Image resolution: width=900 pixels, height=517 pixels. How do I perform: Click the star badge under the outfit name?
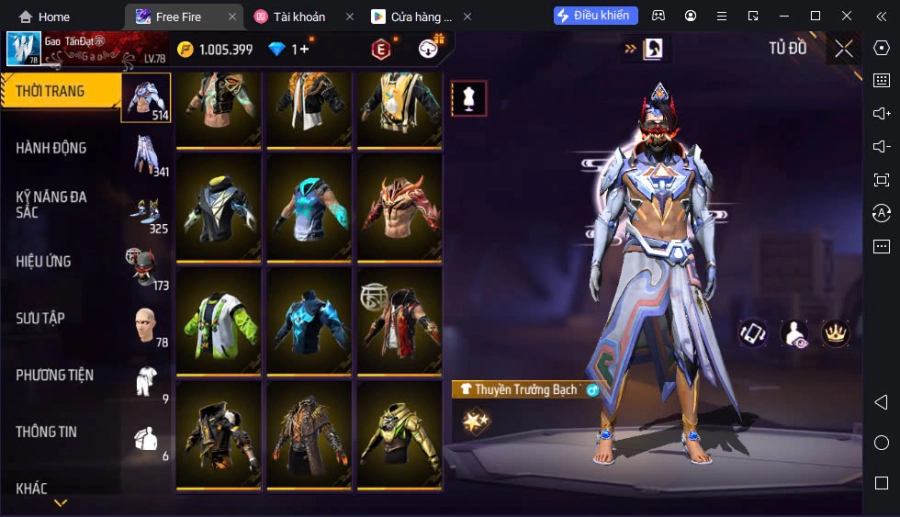click(x=476, y=422)
